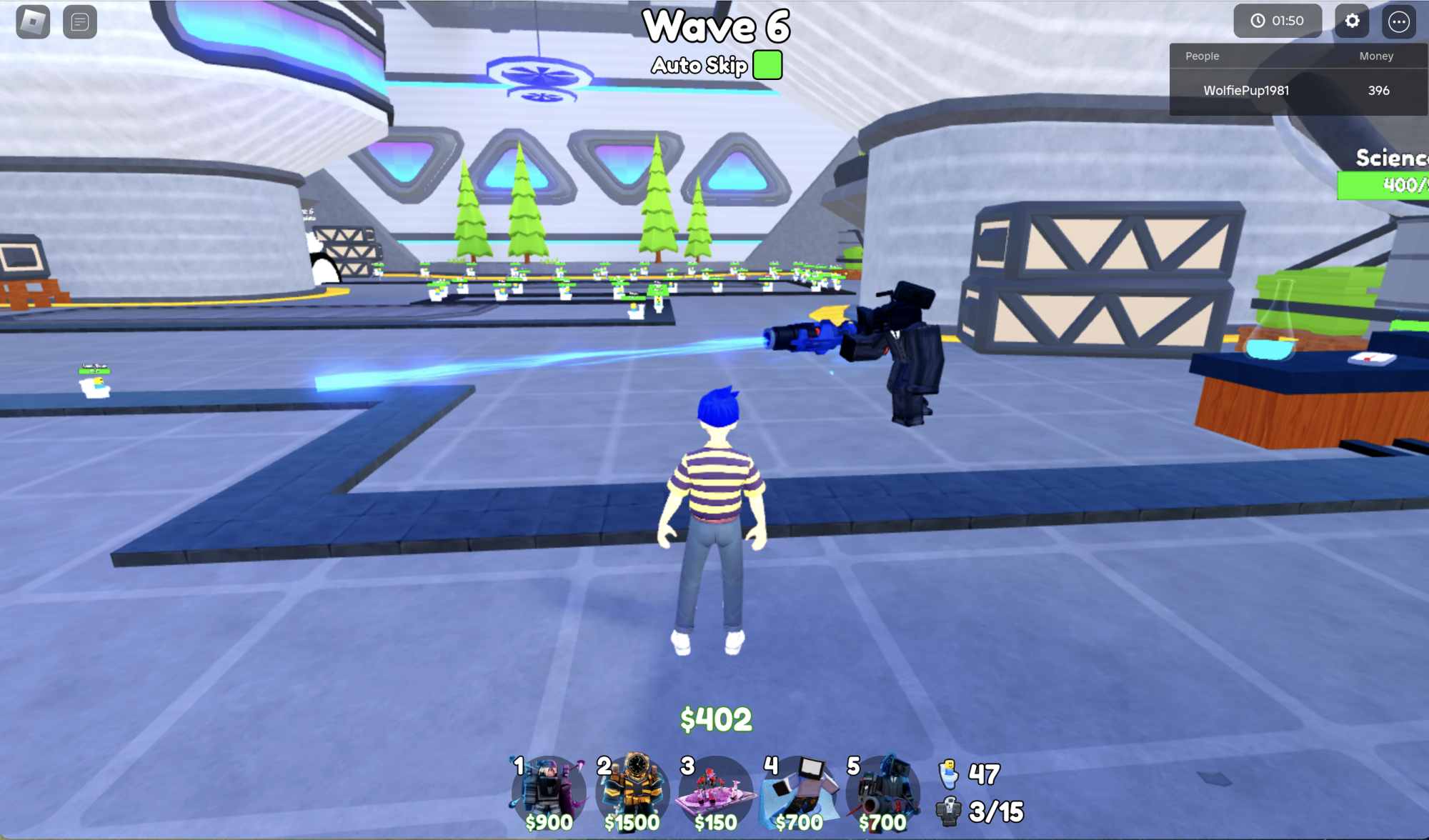Open the chat icon next to the Roblox logo
This screenshot has width=1429, height=840.
tap(80, 22)
